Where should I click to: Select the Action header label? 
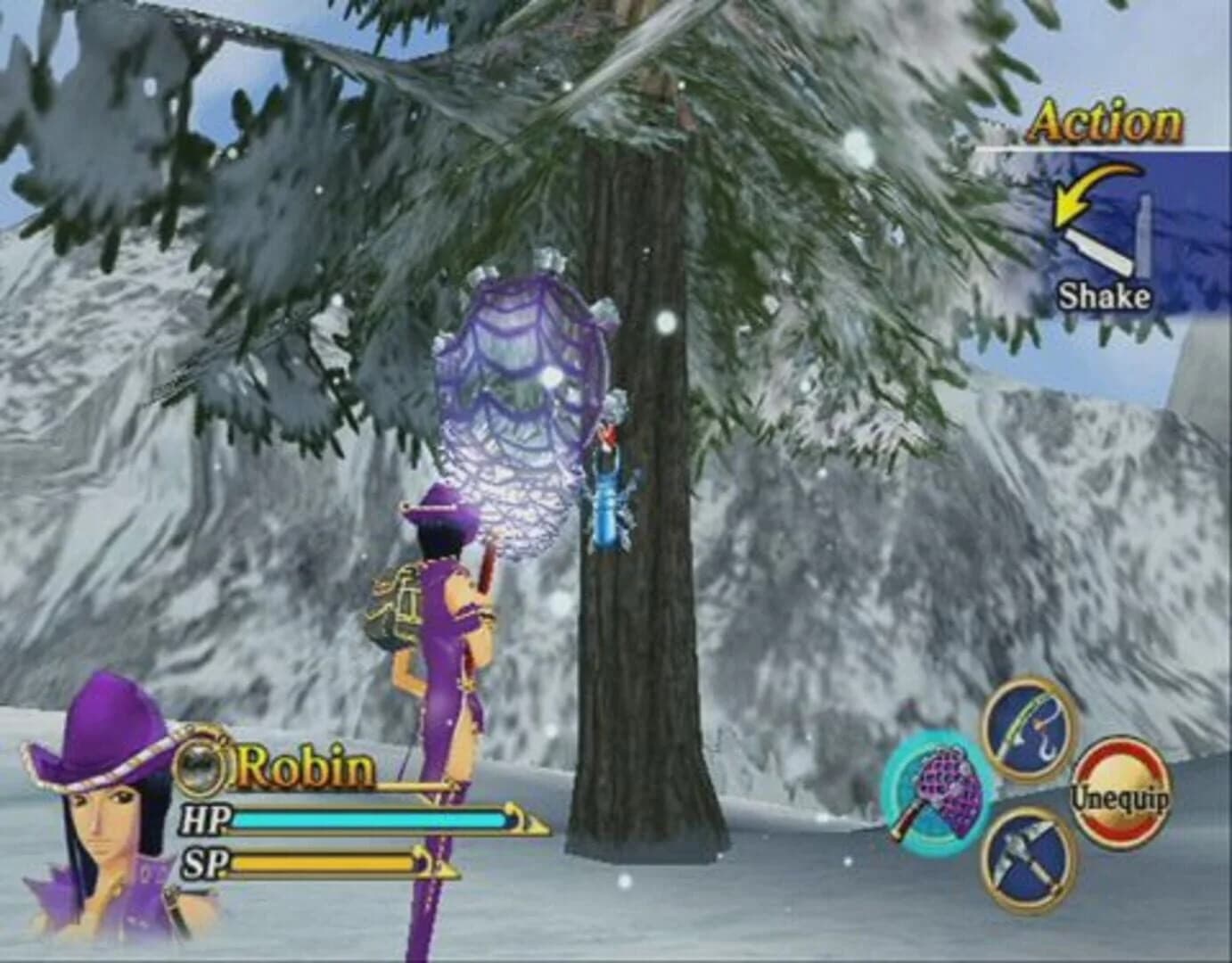click(1105, 120)
